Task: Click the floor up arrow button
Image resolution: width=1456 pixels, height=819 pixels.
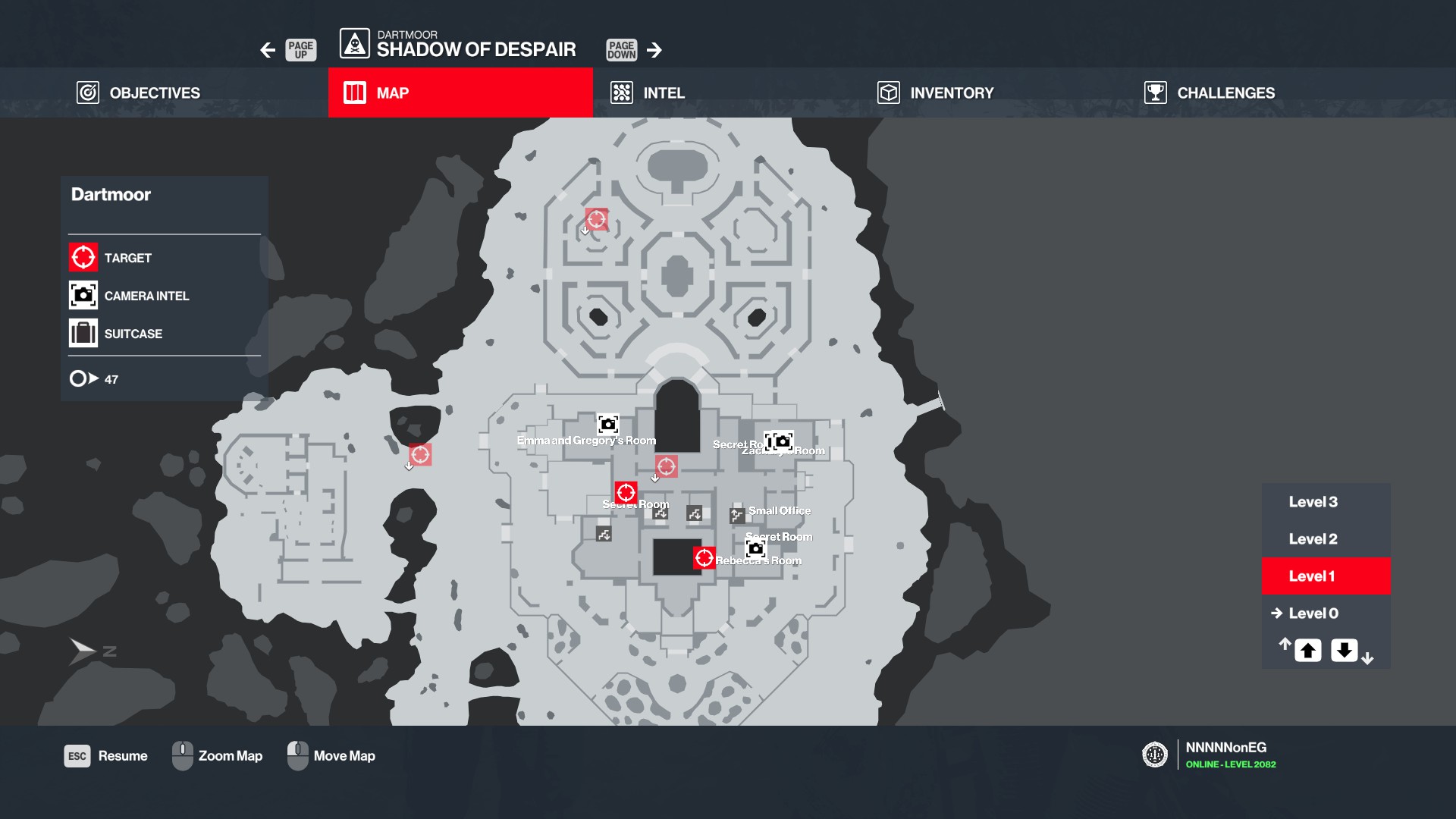Action: pos(1307,651)
